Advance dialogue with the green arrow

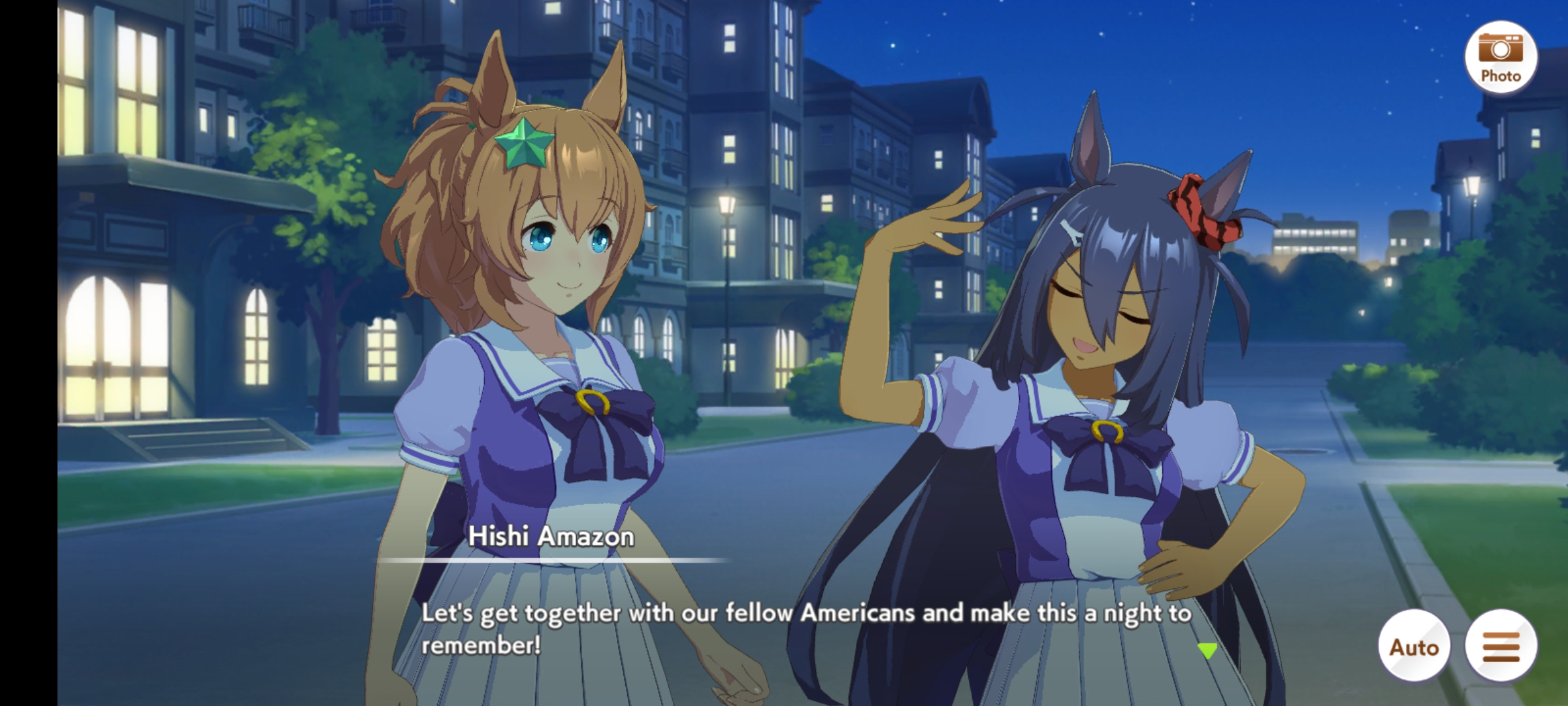(1207, 650)
